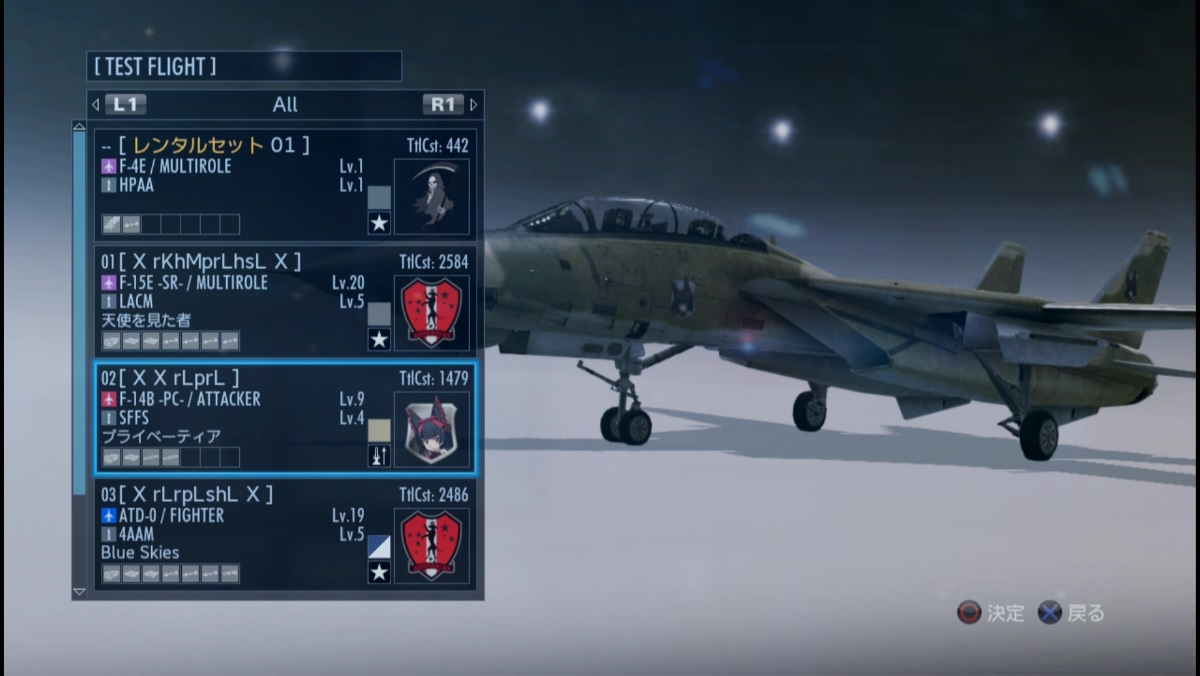Select the All category filter label
This screenshot has height=676, width=1200.
(x=285, y=104)
